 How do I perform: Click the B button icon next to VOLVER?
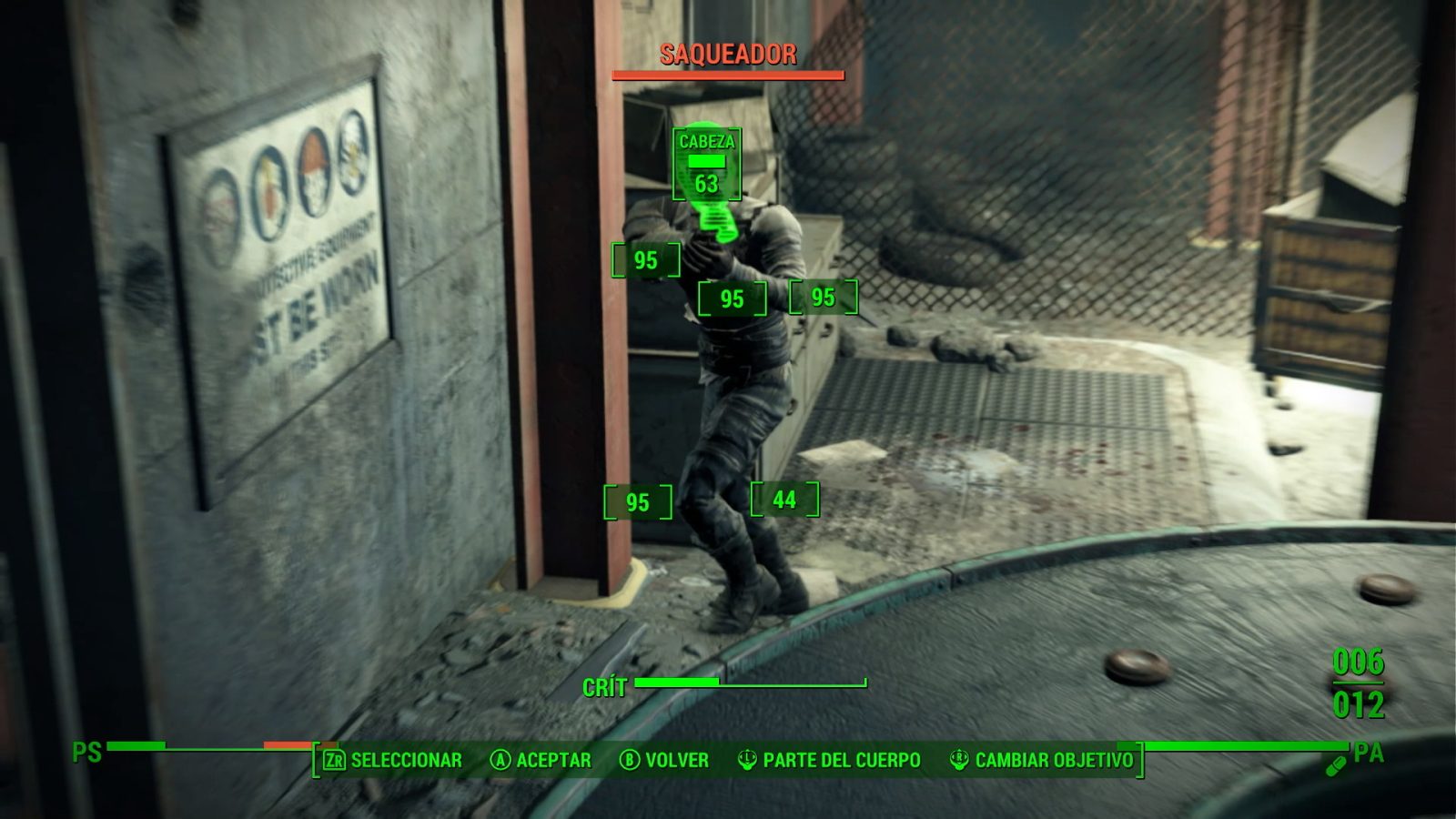pos(629,760)
